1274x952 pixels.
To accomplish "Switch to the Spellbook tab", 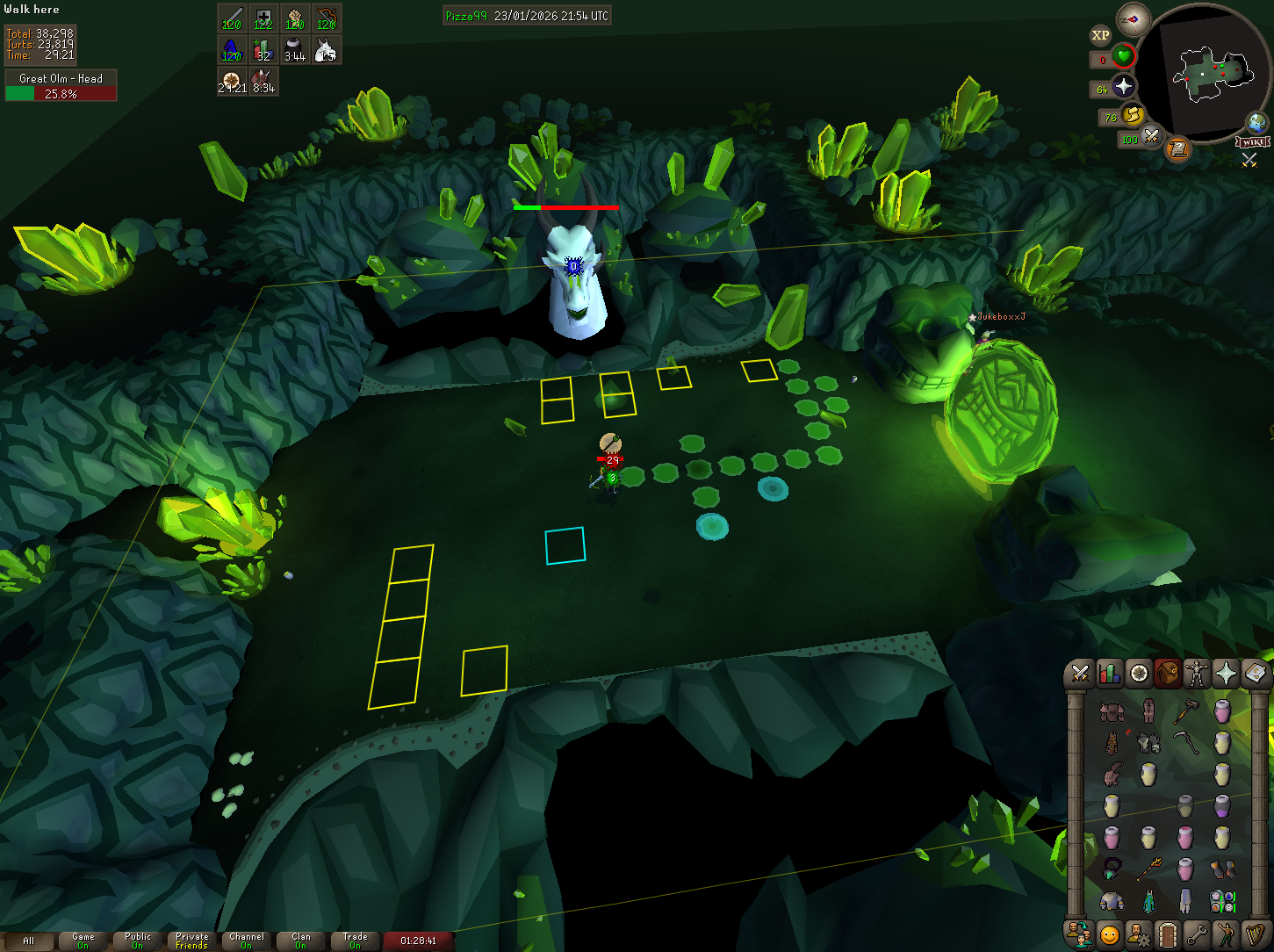I will [x=1256, y=674].
